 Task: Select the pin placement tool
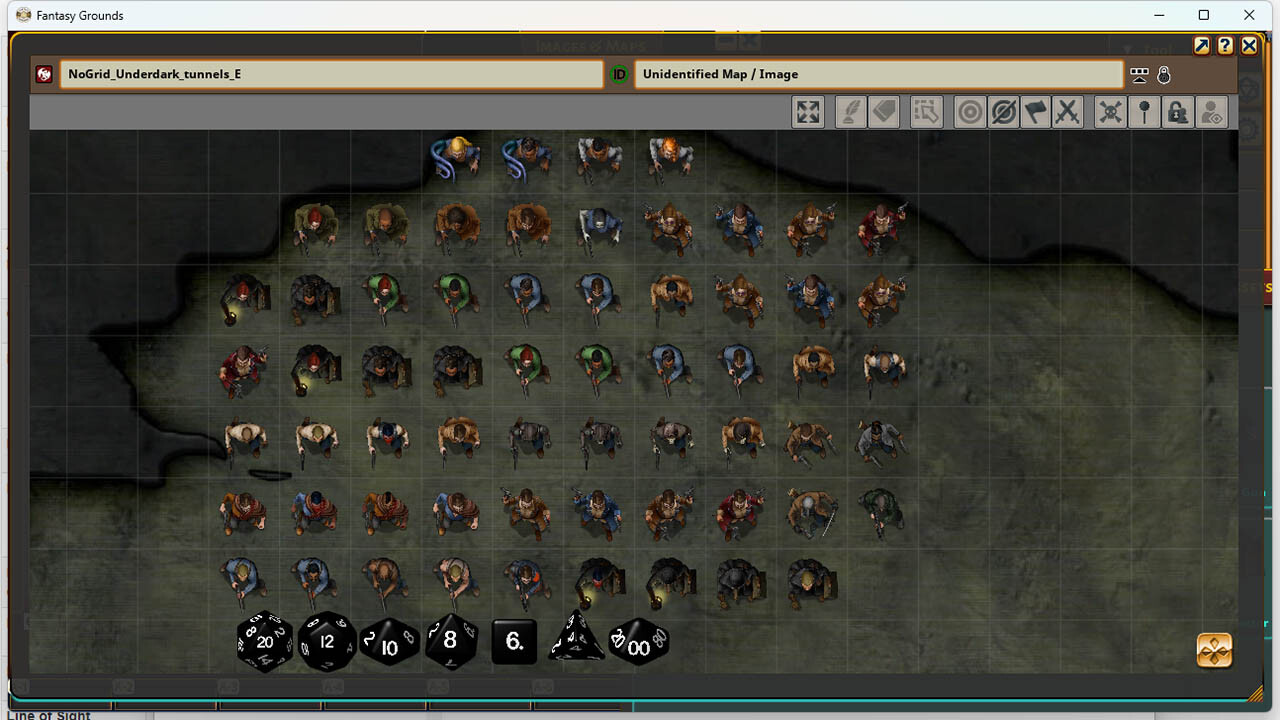click(x=1144, y=111)
